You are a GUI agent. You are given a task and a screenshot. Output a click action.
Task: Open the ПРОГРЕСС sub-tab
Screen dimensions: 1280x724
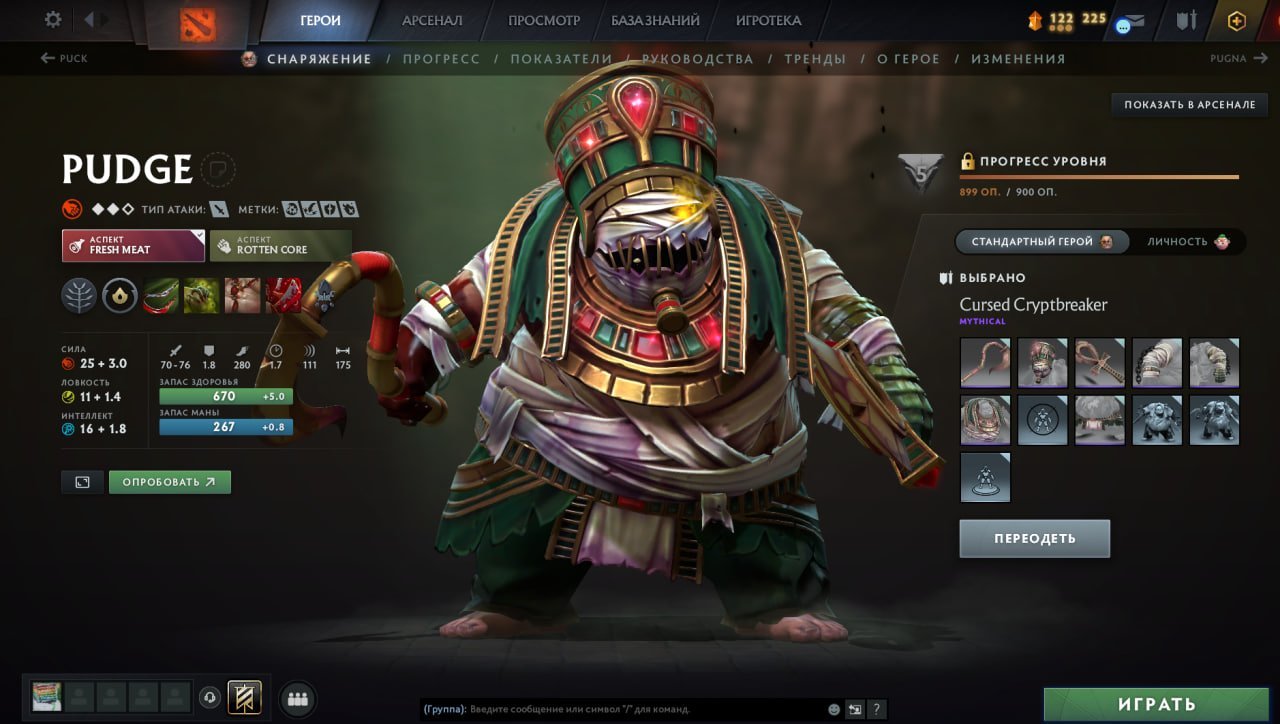pyautogui.click(x=442, y=58)
